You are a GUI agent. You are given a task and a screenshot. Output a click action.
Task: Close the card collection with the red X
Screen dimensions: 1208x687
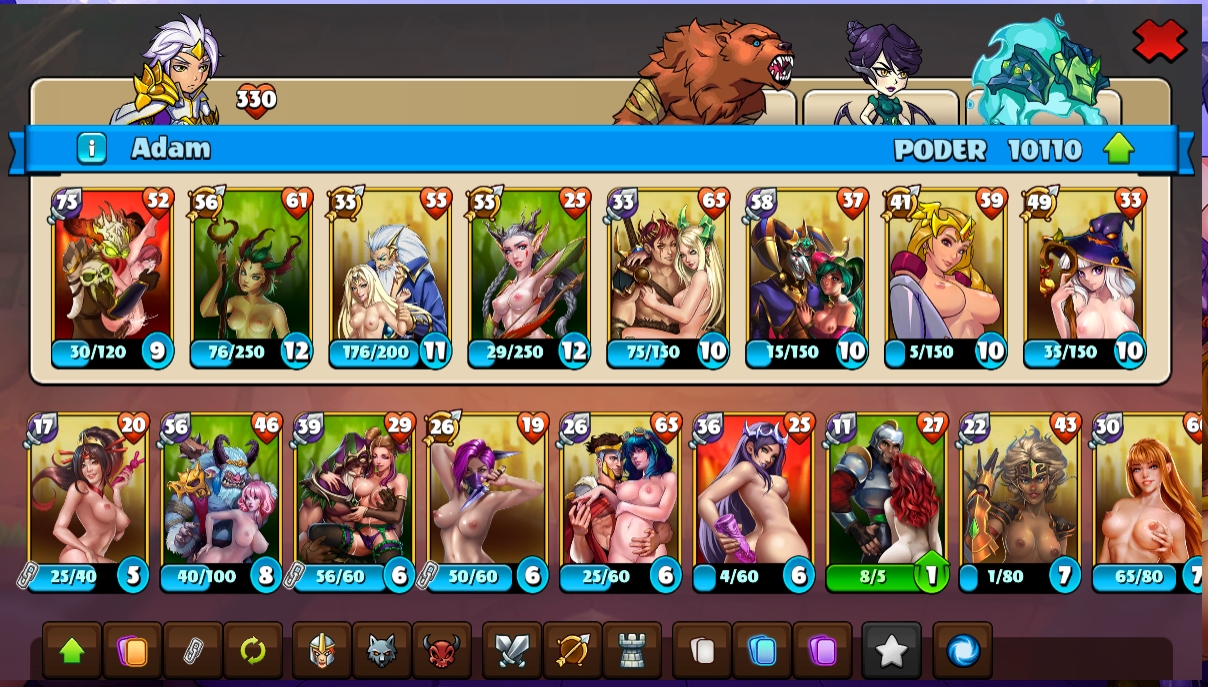[1159, 42]
